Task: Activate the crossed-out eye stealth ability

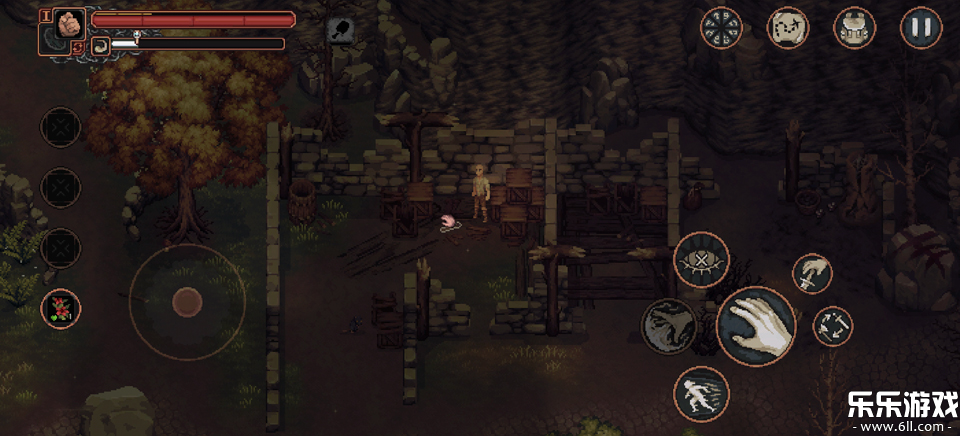Action: coord(701,260)
